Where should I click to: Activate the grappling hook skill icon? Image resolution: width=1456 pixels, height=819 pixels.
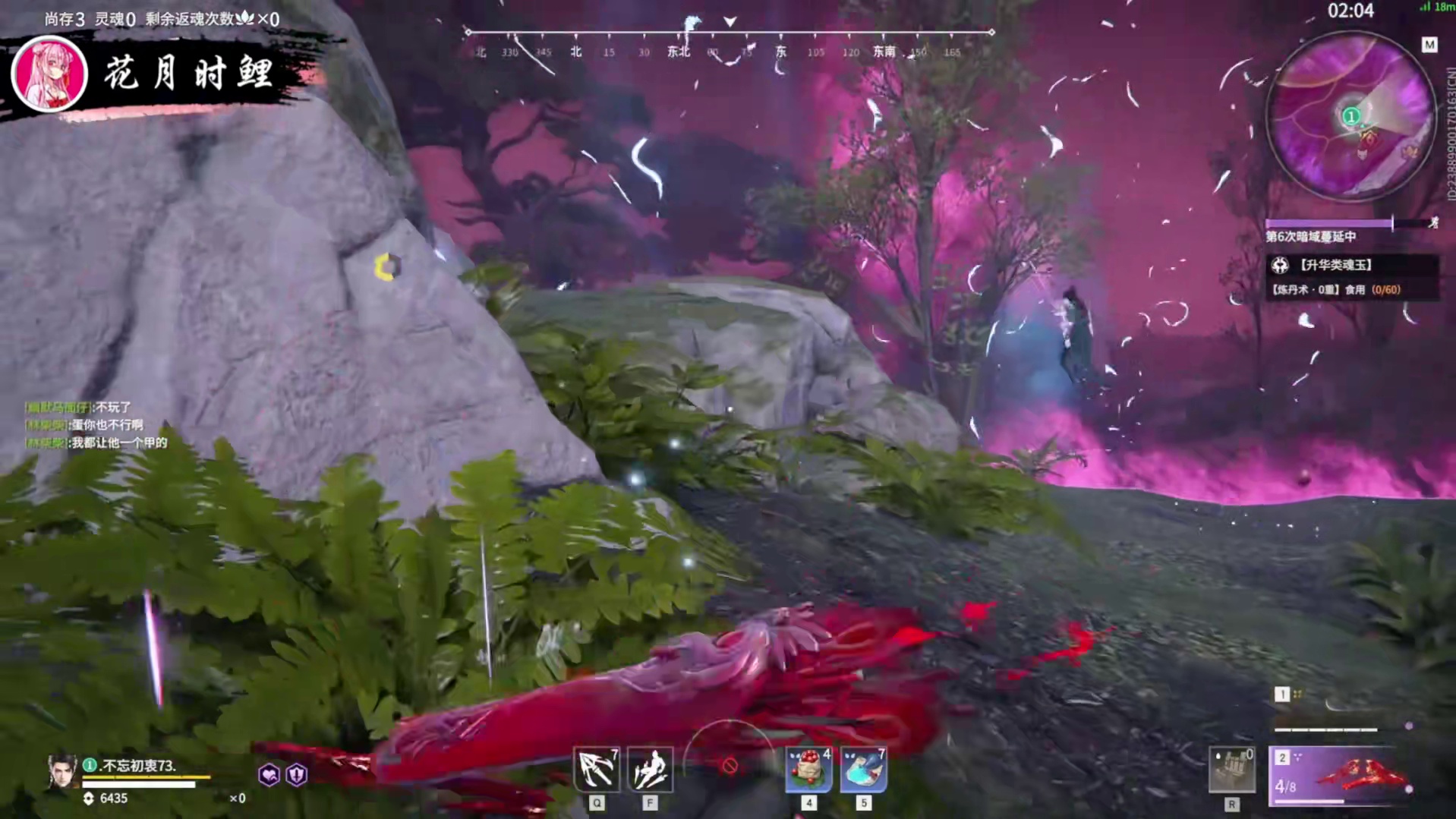tap(596, 770)
